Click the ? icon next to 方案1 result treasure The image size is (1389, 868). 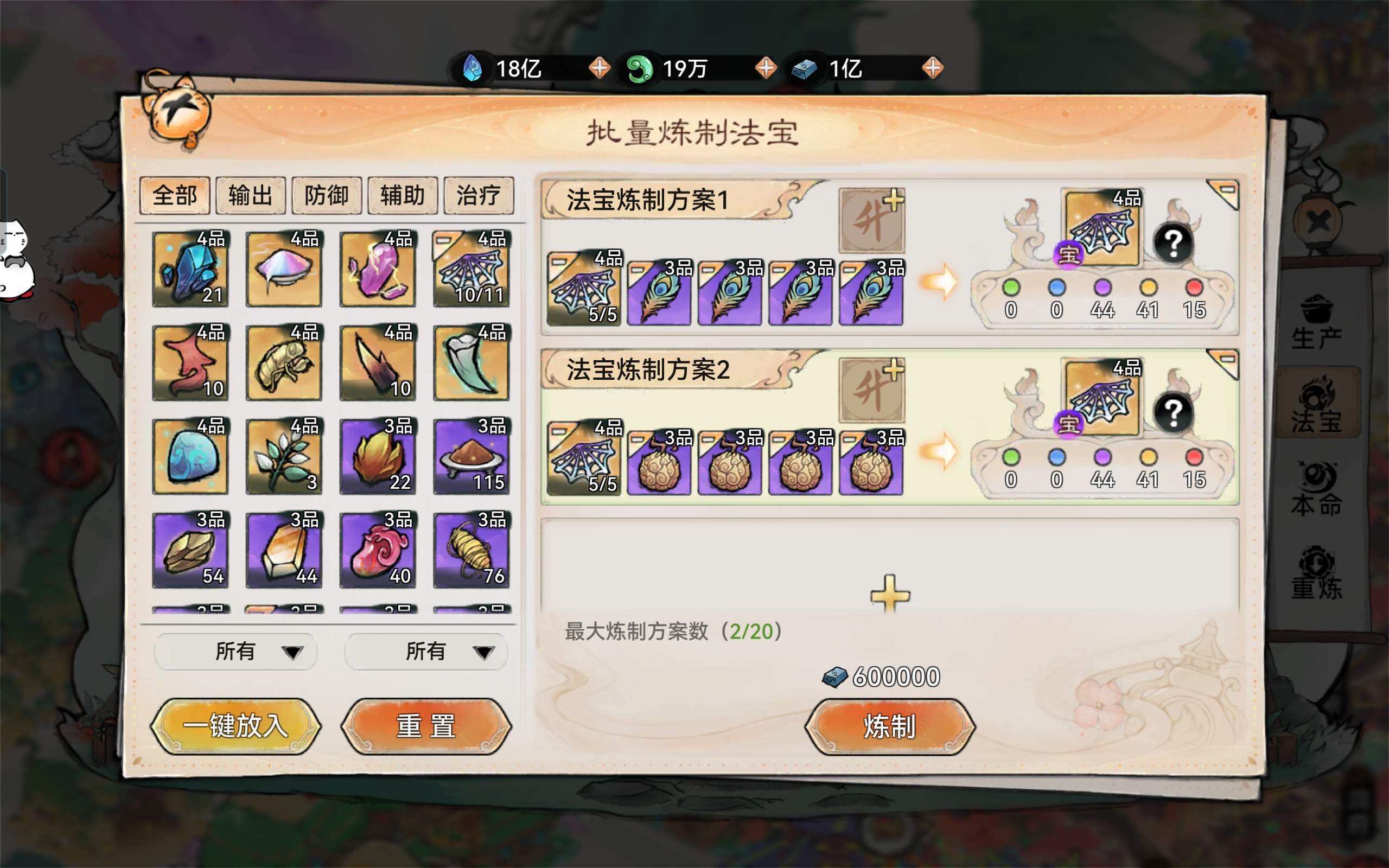click(1175, 244)
